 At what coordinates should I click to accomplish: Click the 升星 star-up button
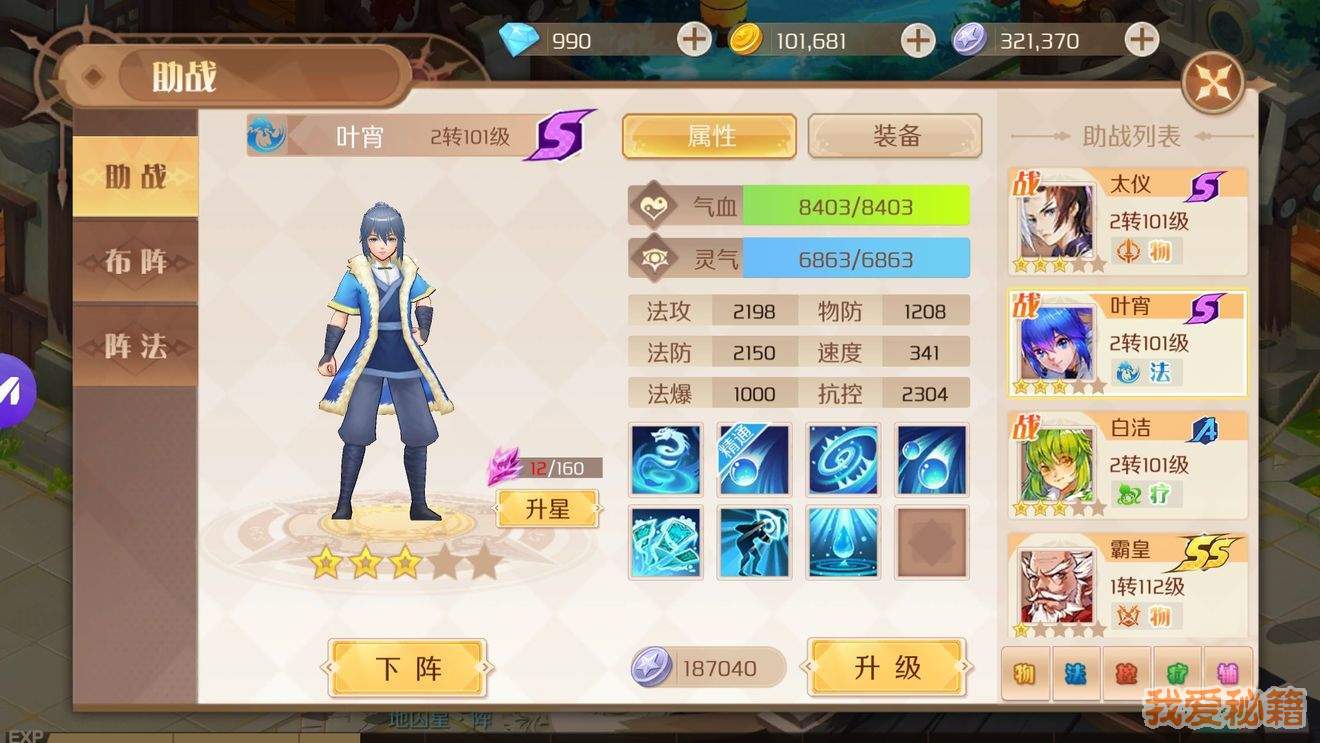click(548, 508)
